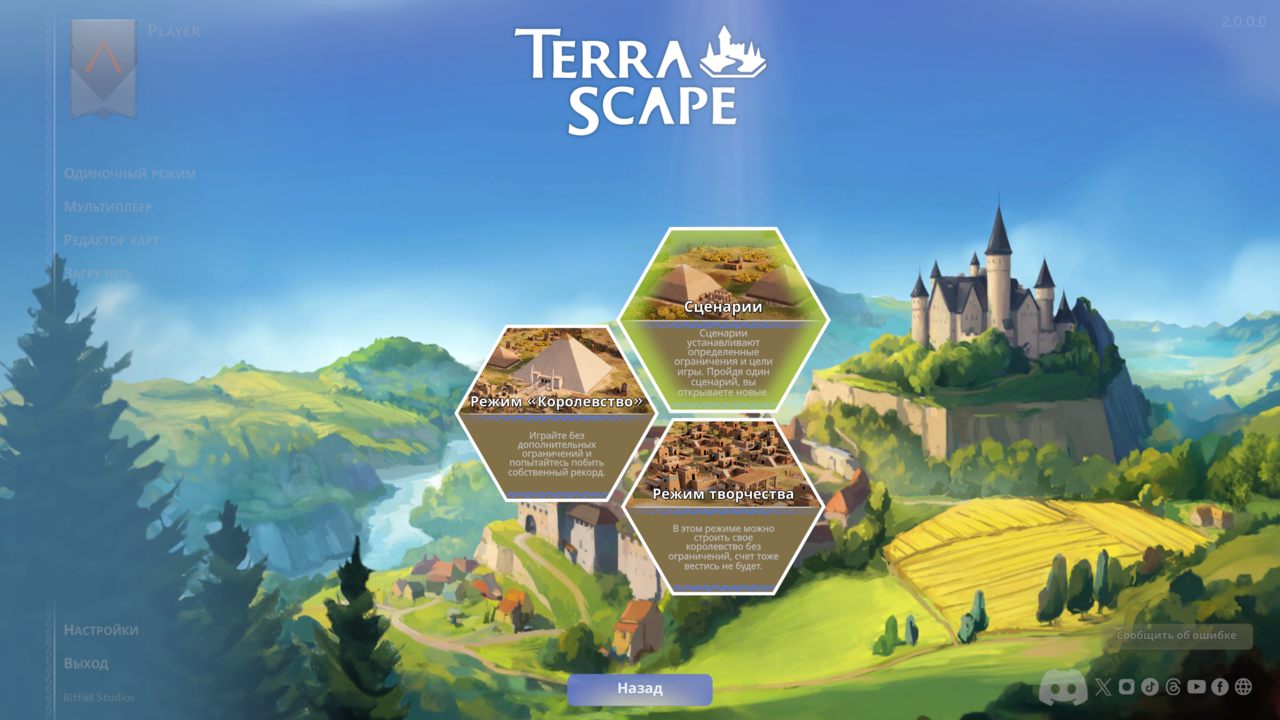The image size is (1280, 720).
Task: Click the X (Twitter) social icon
Action: (1103, 688)
